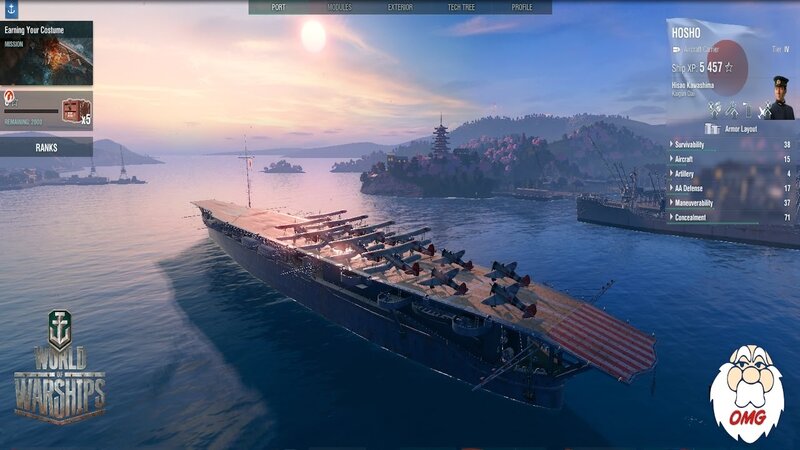
Task: Open the Profile tab
Action: tap(522, 7)
